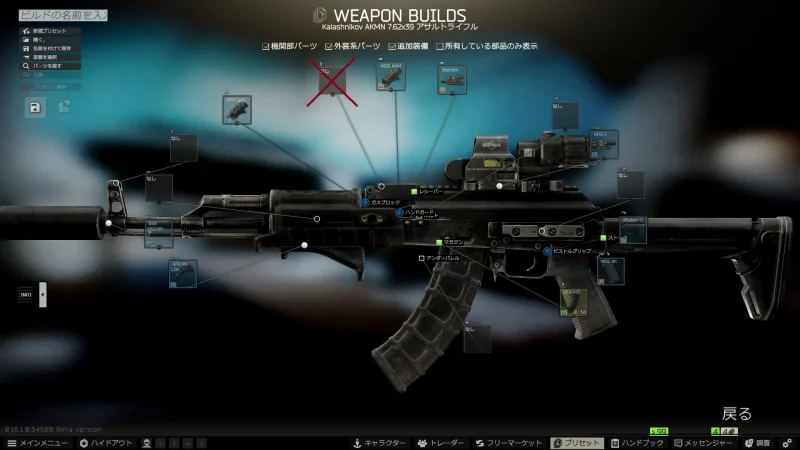This screenshot has width=800, height=450.
Task: Open the weapon select (武器を選択) option
Action: (x=50, y=57)
